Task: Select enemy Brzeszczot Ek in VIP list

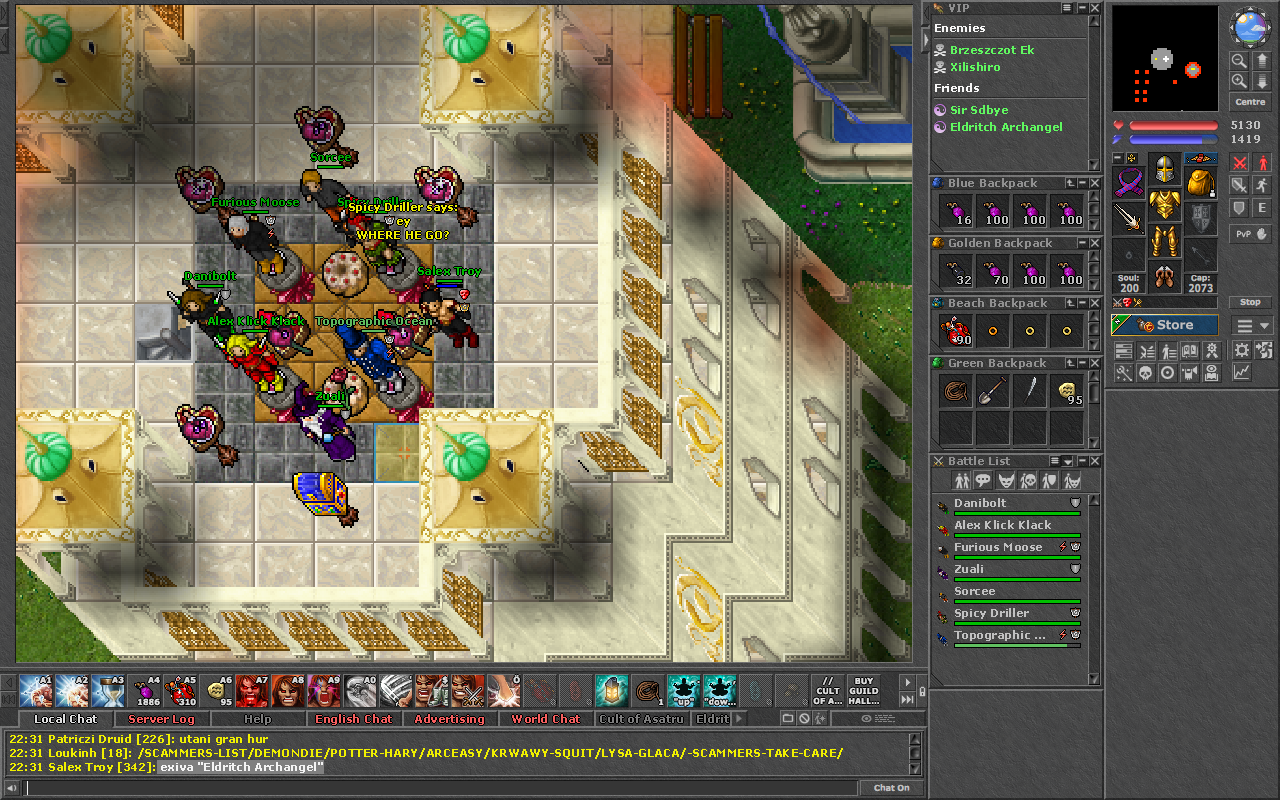Action: pos(992,49)
